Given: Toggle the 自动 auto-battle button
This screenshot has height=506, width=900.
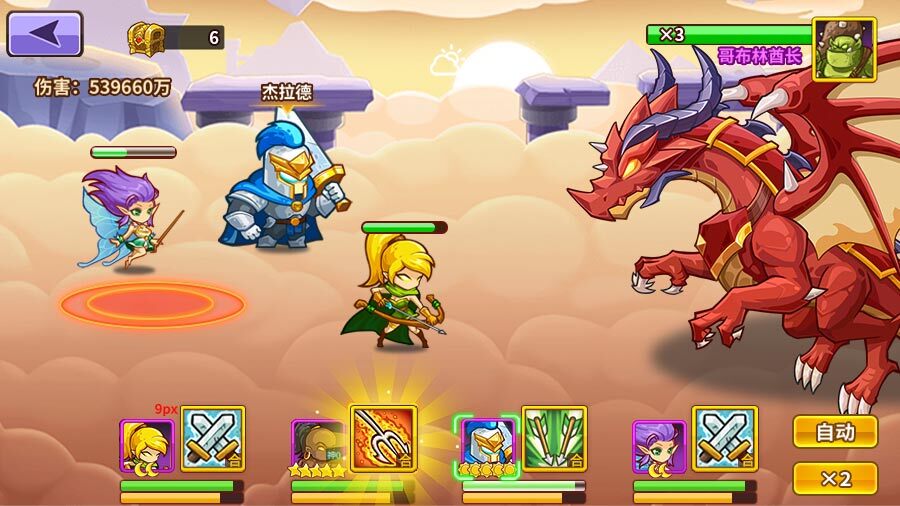Looking at the screenshot, I should pos(835,432).
